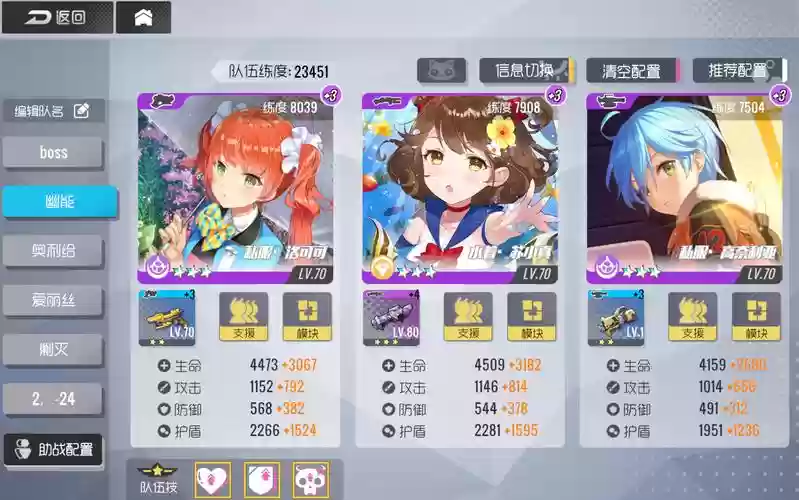This screenshot has height=500, width=799.
Task: Select the boss team tab
Action: point(53,153)
